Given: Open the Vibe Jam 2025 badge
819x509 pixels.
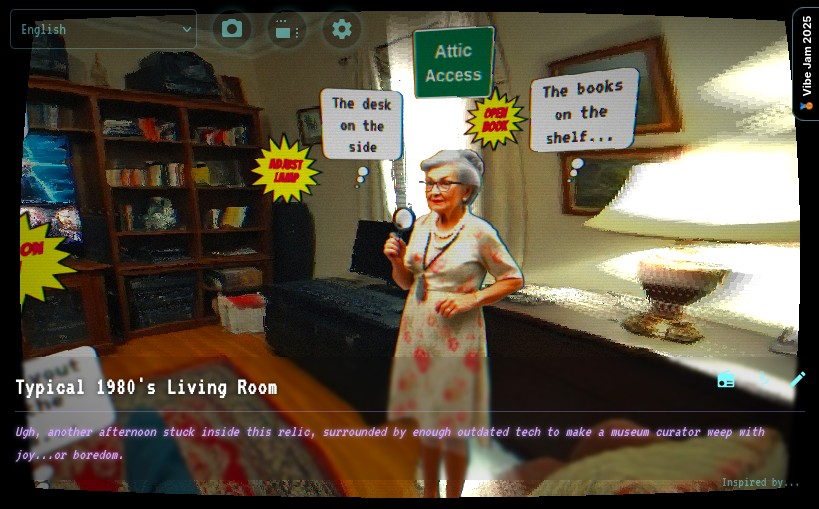Looking at the screenshot, I should [806, 63].
